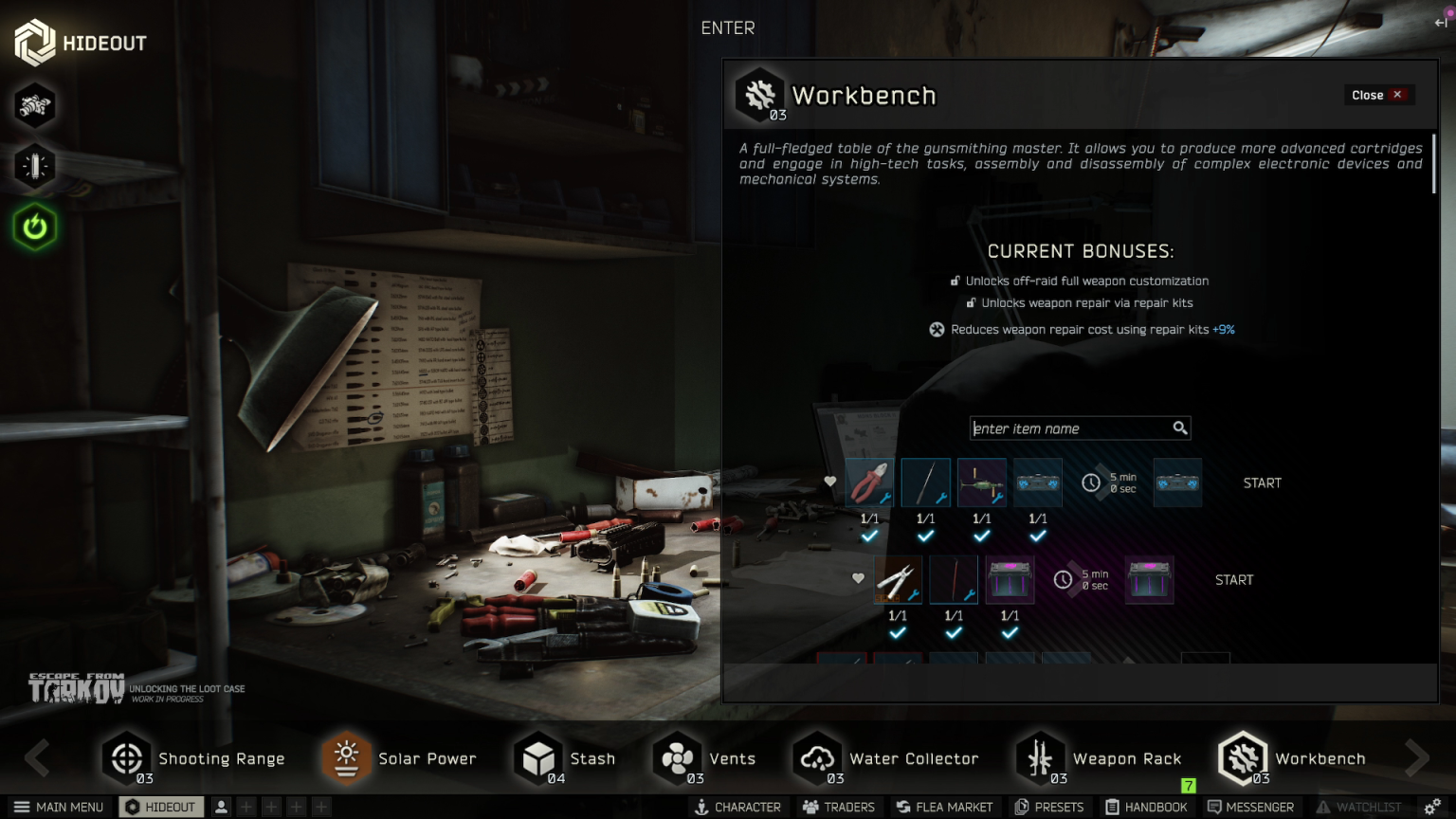The width and height of the screenshot is (1456, 819).
Task: Select the Weapon Rack area
Action: tap(1100, 758)
